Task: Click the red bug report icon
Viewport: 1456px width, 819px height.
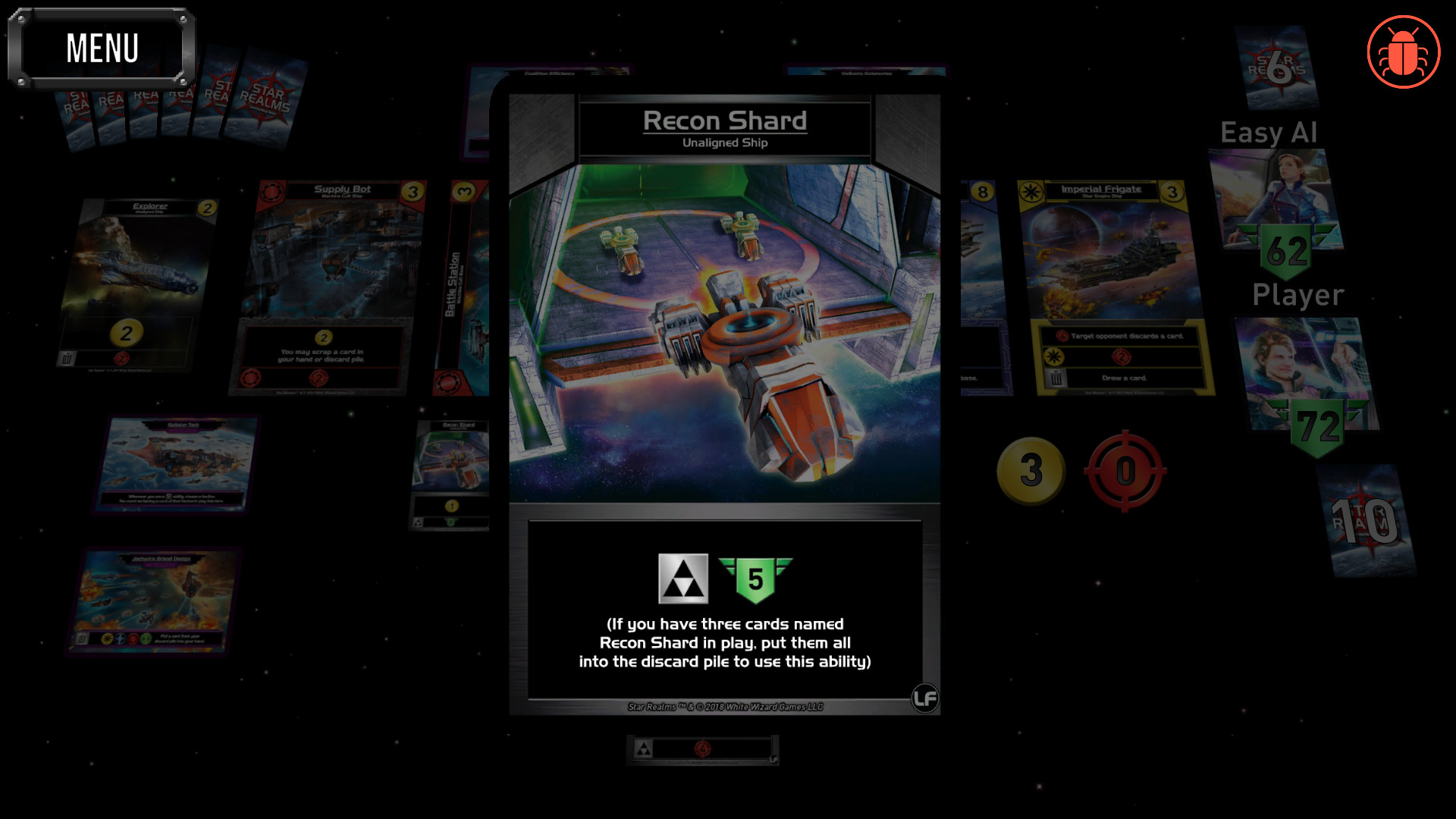Action: click(1404, 51)
